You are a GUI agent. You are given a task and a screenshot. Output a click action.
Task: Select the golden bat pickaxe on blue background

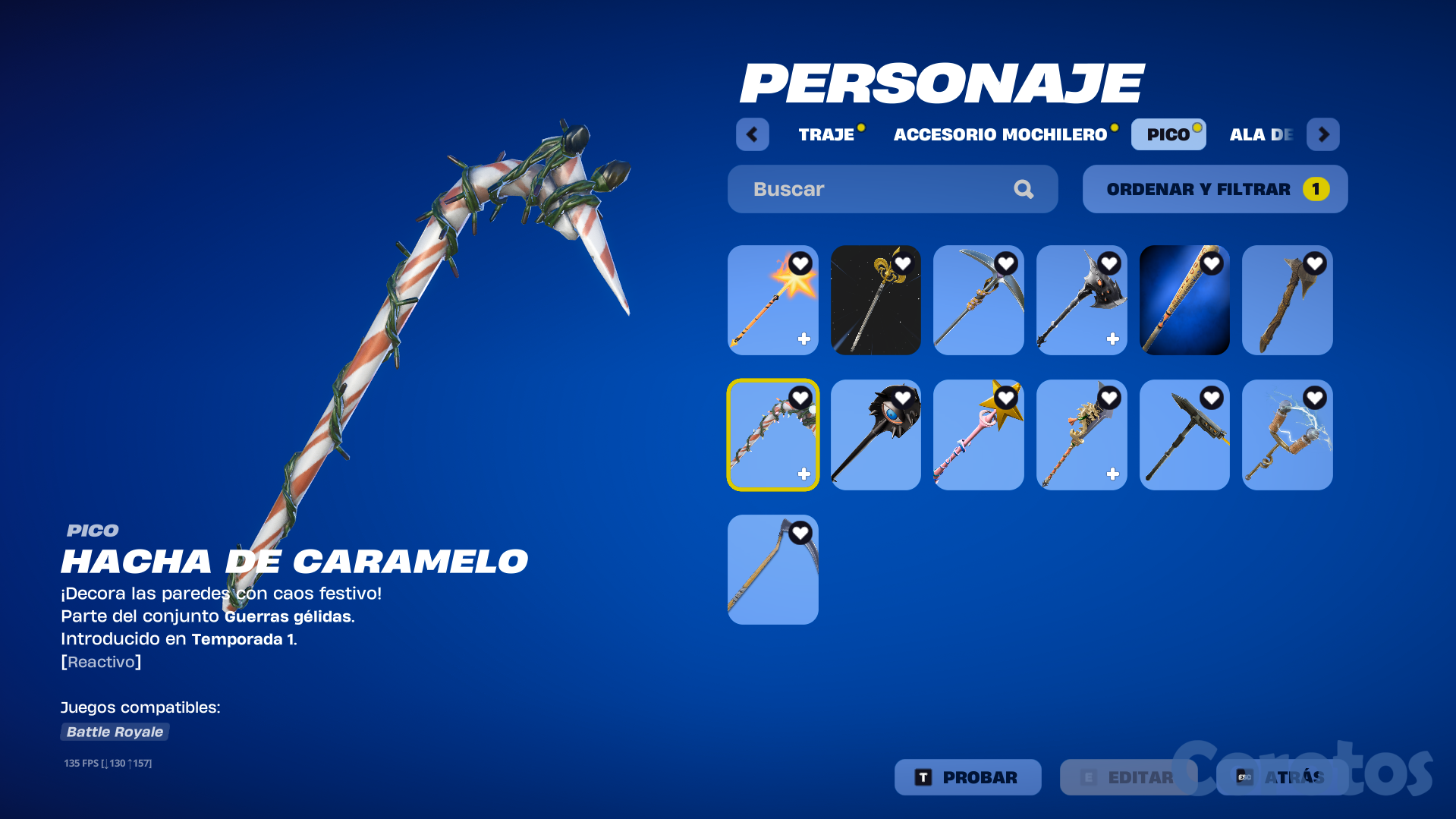[1185, 299]
